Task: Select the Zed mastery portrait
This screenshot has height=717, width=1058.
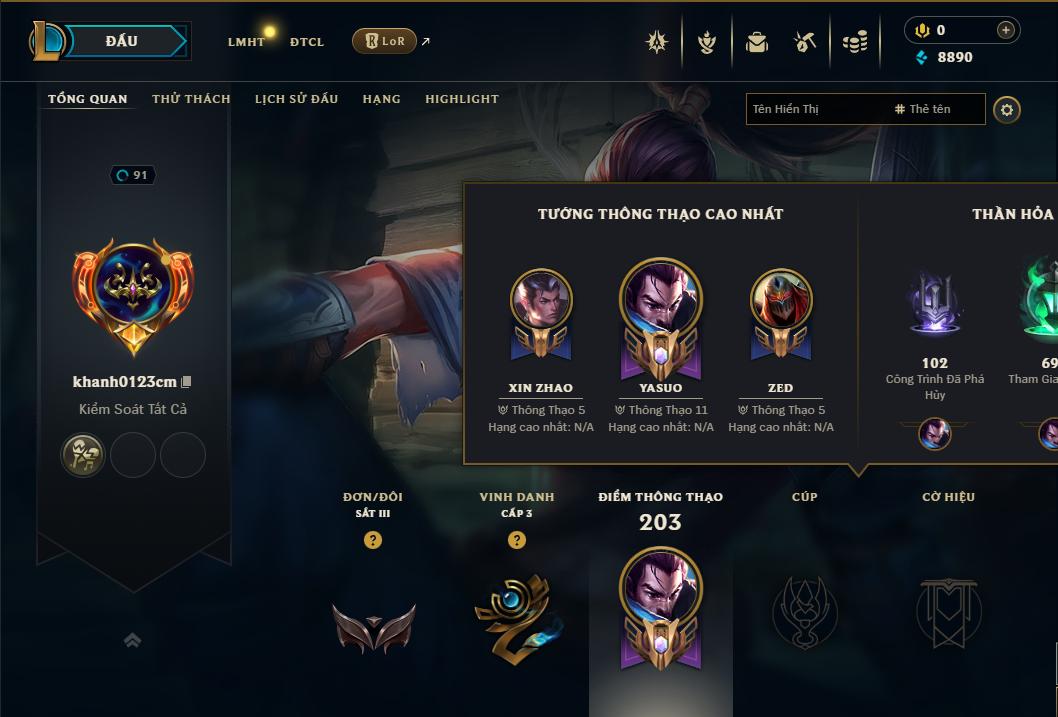Action: (781, 300)
